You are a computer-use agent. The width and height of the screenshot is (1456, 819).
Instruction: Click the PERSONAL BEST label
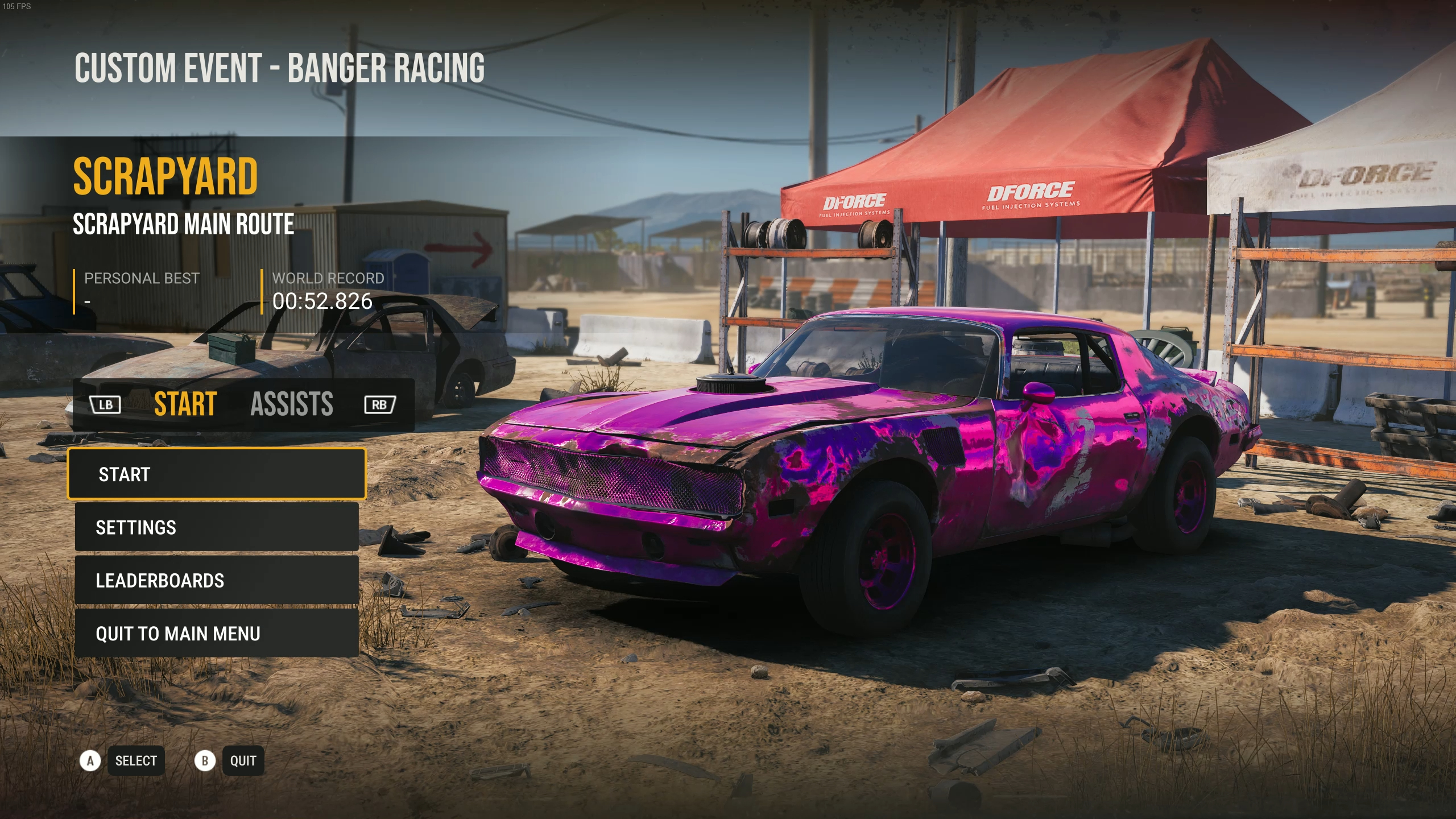coord(142,278)
